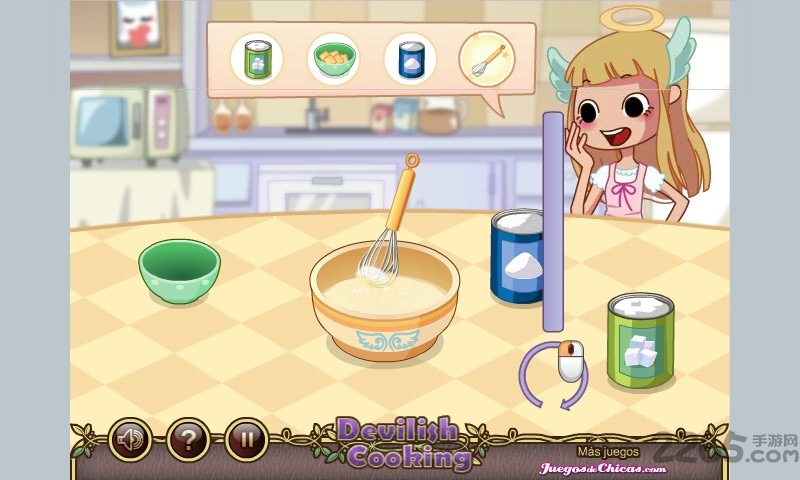800x480 pixels.
Task: Pause the game
Action: (x=245, y=438)
